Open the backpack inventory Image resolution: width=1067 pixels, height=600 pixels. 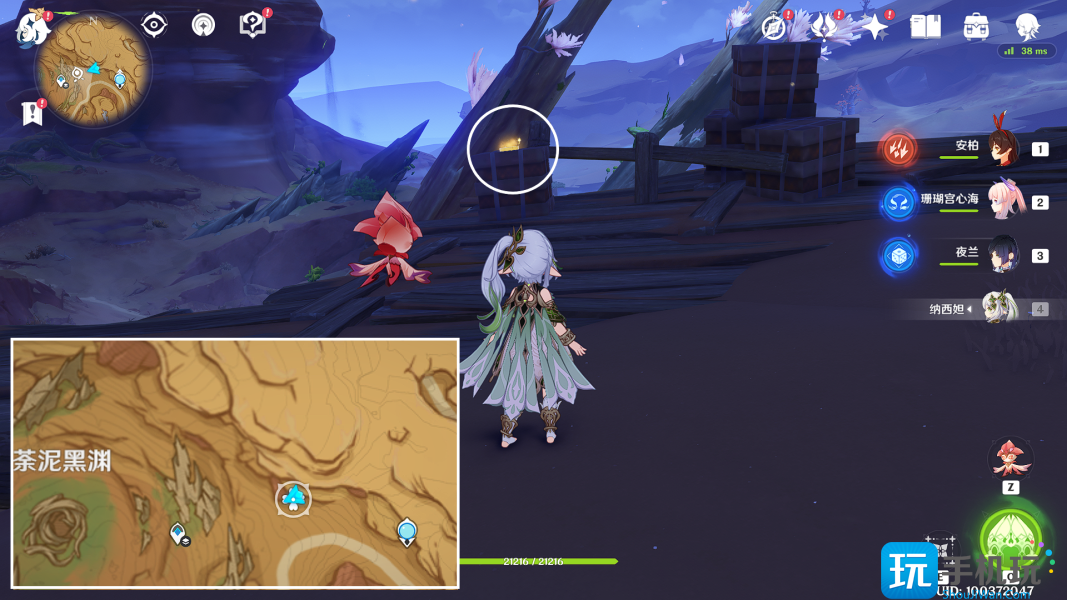click(976, 27)
